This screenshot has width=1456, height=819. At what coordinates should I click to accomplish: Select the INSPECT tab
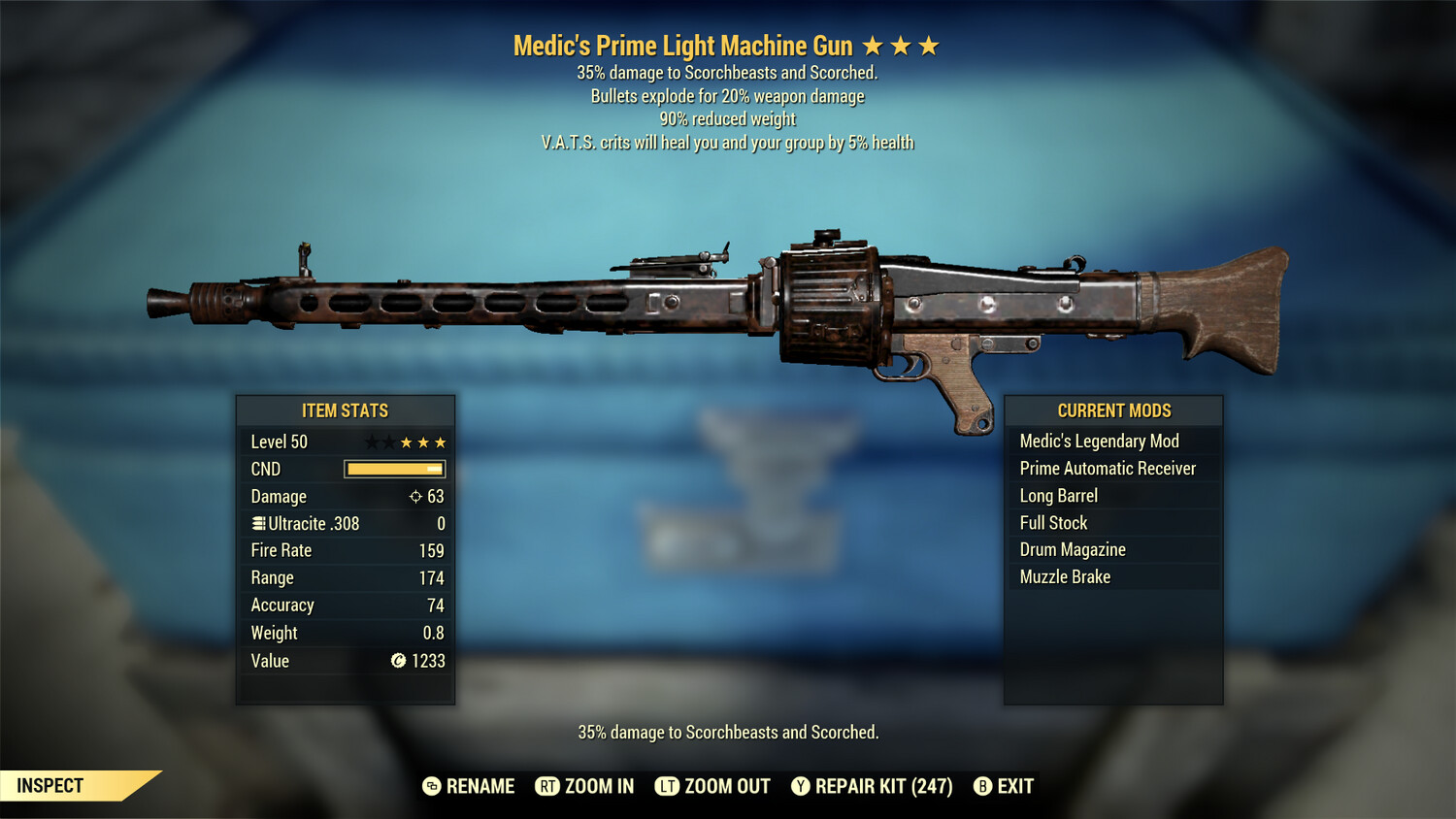point(49,786)
